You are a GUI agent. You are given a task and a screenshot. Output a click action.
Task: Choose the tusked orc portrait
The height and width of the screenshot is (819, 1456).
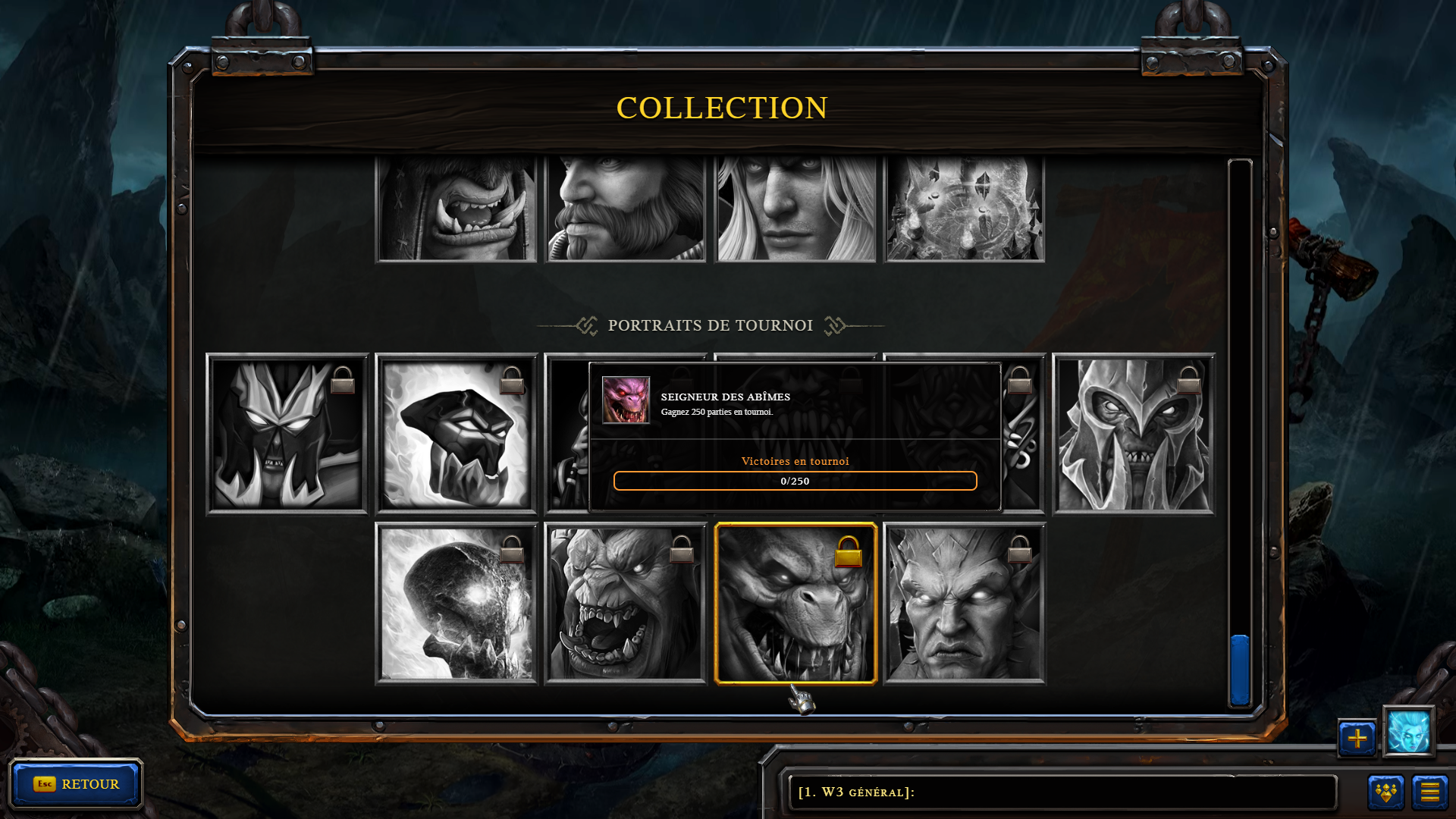tap(457, 209)
